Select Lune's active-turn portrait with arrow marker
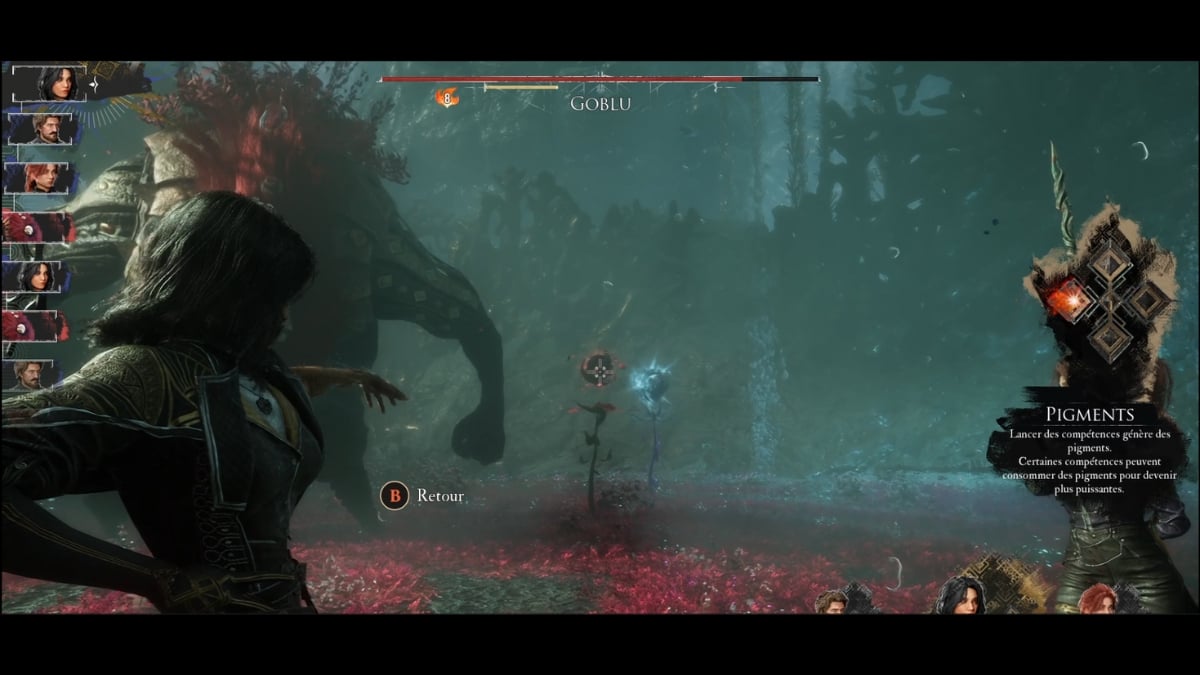The width and height of the screenshot is (1200, 675). coord(48,84)
